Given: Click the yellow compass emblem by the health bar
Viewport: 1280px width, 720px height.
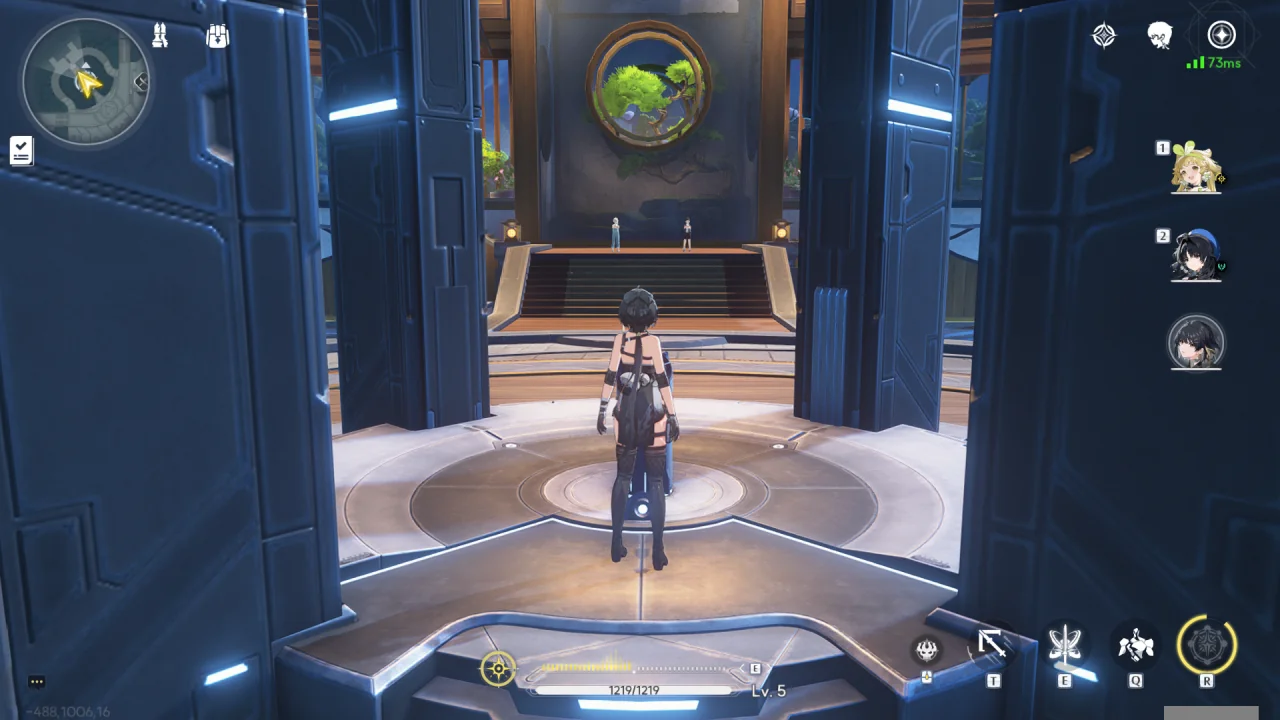Looking at the screenshot, I should tap(498, 668).
